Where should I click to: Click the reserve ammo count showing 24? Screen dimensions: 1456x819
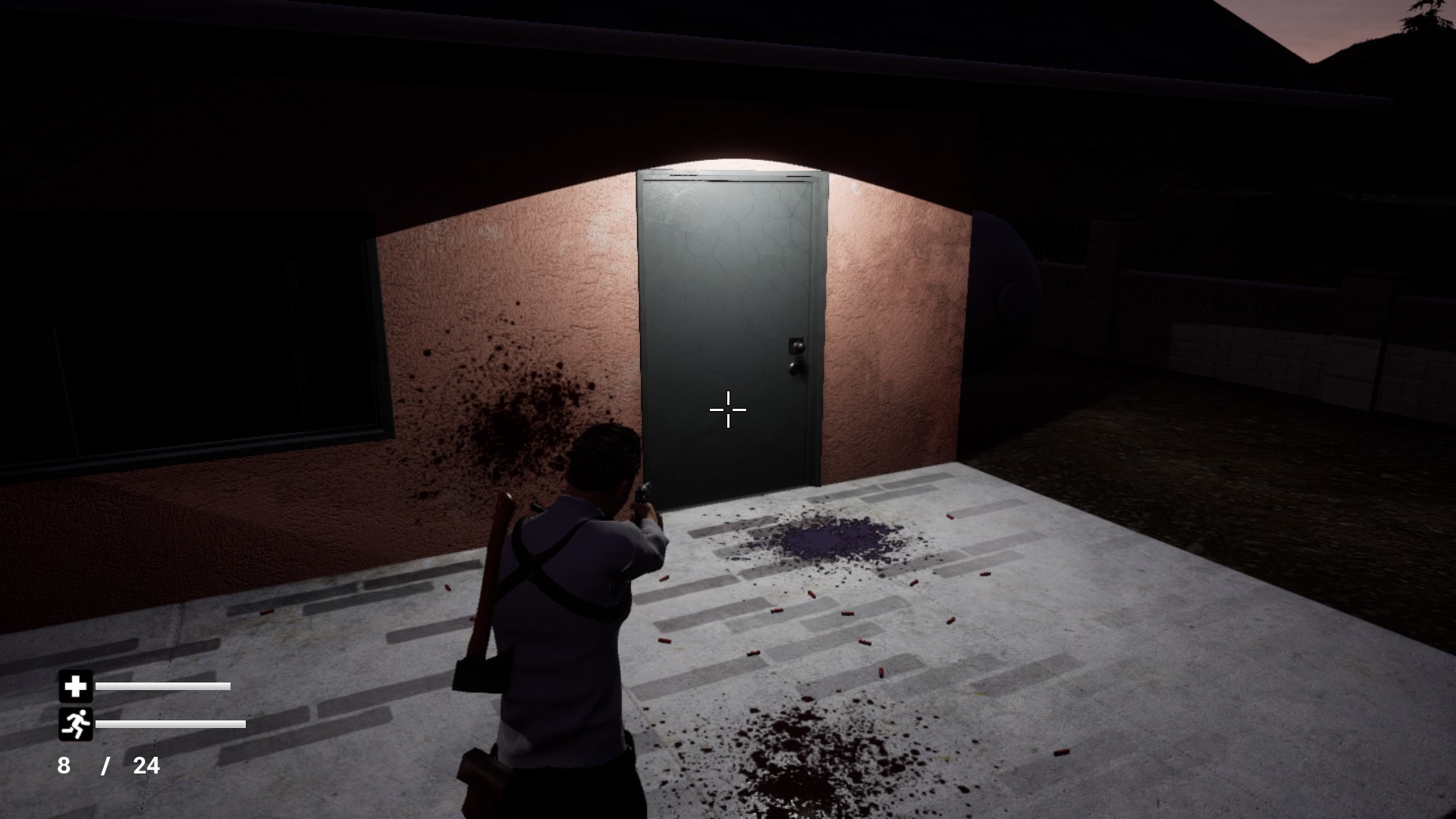coord(146,766)
